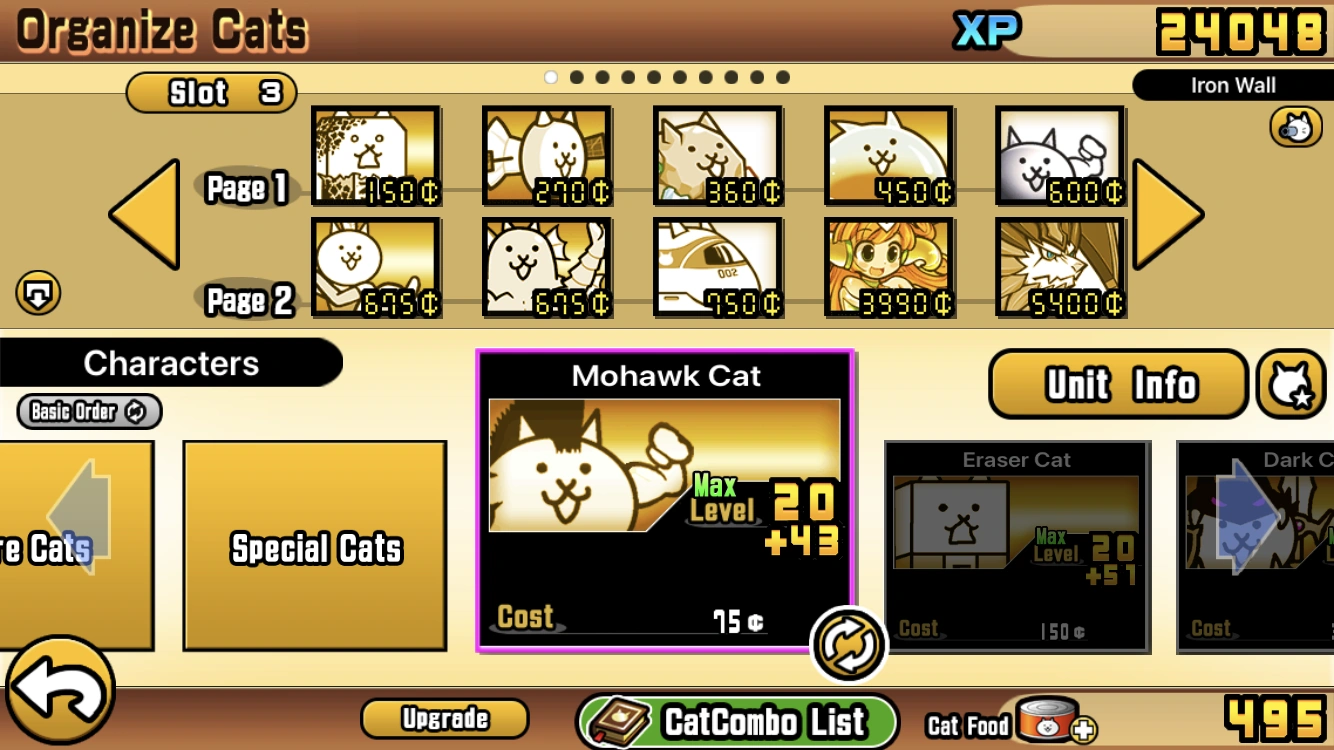Tap the Slot 3 label to change slots
Screen dimensions: 1334x750
211,92
